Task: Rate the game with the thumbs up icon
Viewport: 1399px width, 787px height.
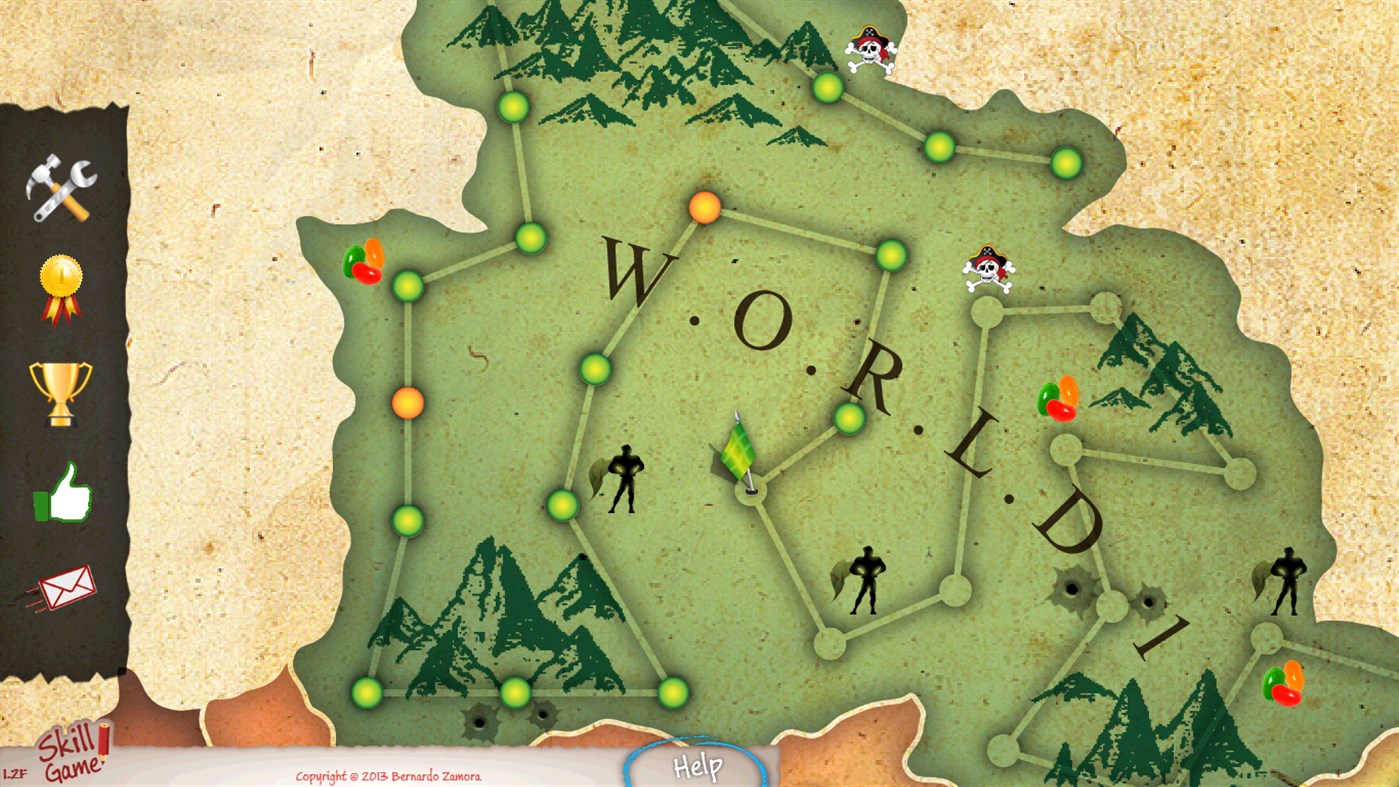Action: 60,492
